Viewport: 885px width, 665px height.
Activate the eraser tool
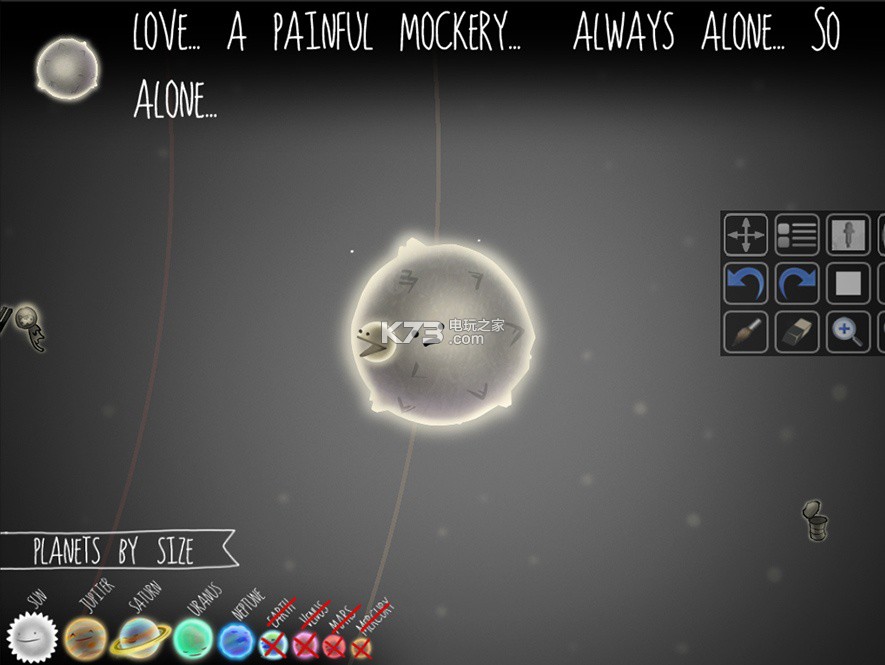pyautogui.click(x=797, y=333)
